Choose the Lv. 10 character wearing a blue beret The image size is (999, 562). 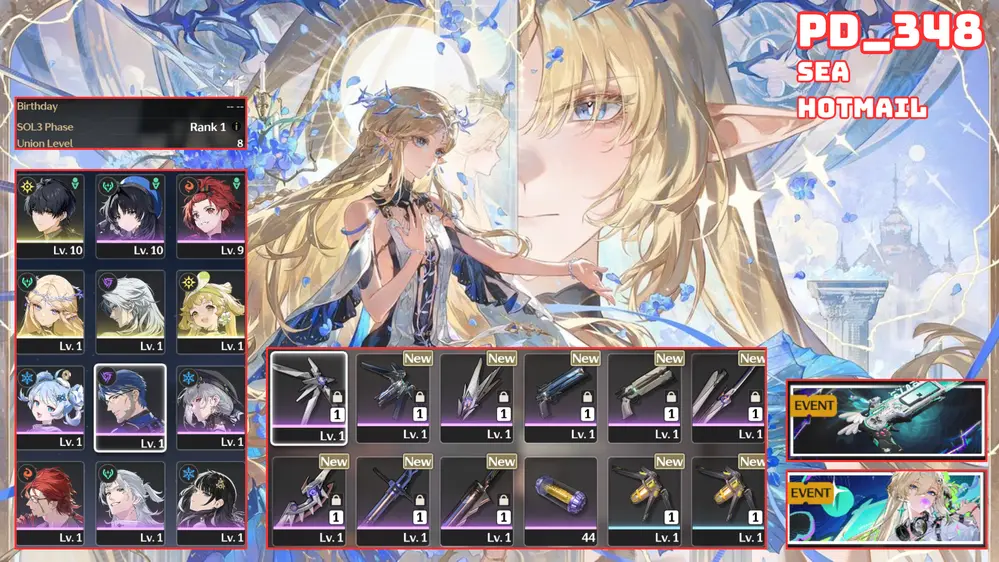tap(130, 213)
